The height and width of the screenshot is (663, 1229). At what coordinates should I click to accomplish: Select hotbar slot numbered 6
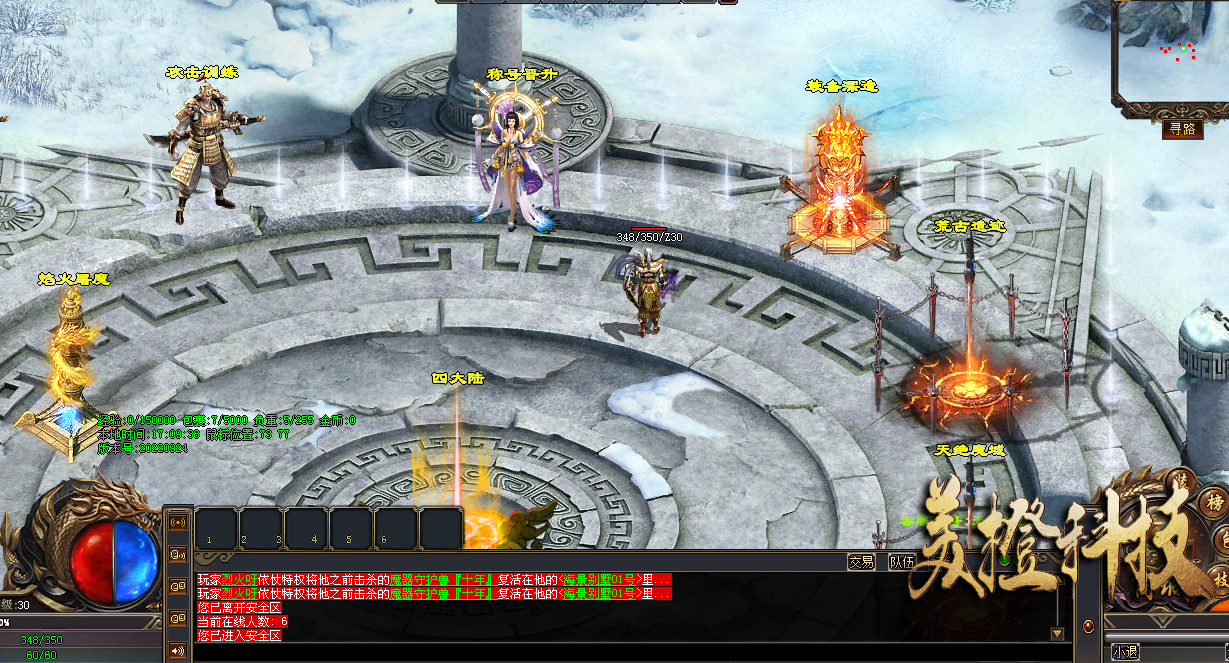coord(396,528)
